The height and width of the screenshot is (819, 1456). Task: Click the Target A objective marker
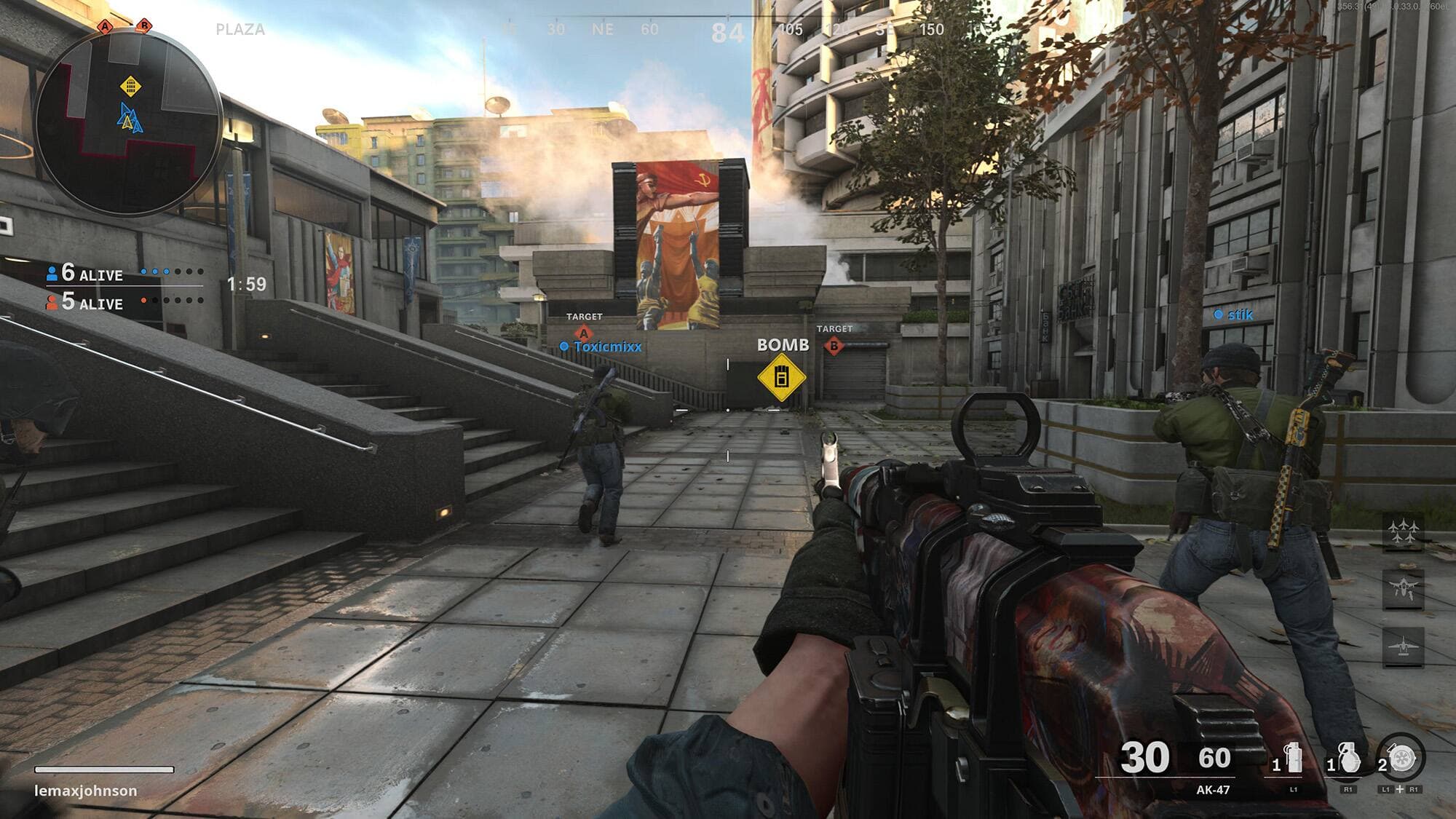584,334
